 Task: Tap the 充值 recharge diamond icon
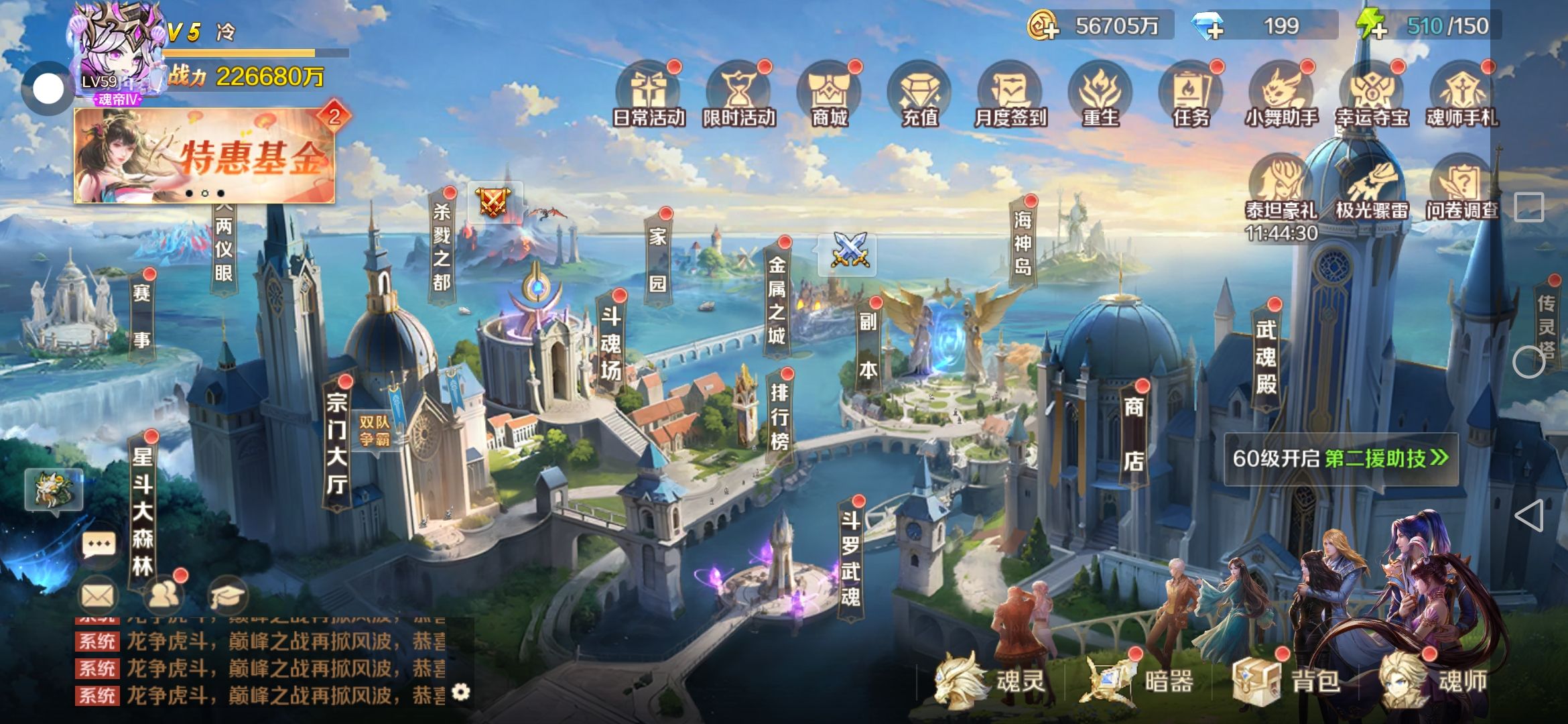[919, 95]
